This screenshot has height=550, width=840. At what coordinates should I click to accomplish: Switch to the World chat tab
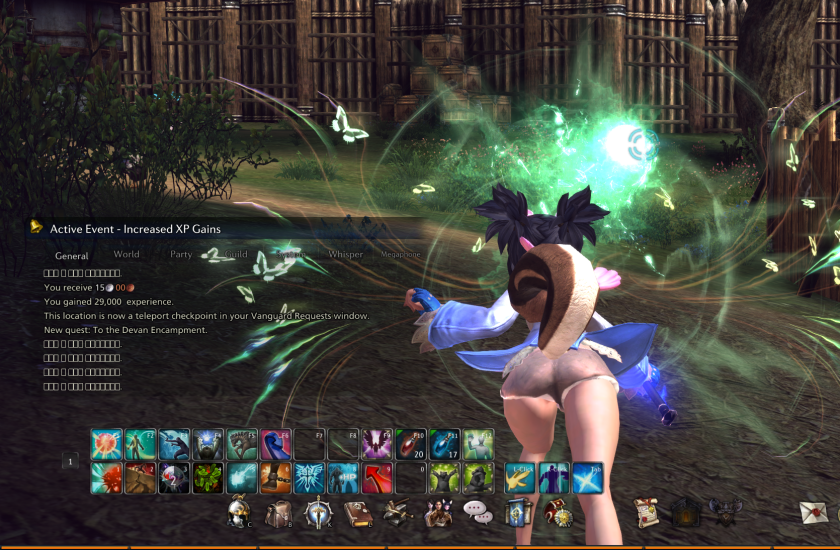click(x=126, y=254)
